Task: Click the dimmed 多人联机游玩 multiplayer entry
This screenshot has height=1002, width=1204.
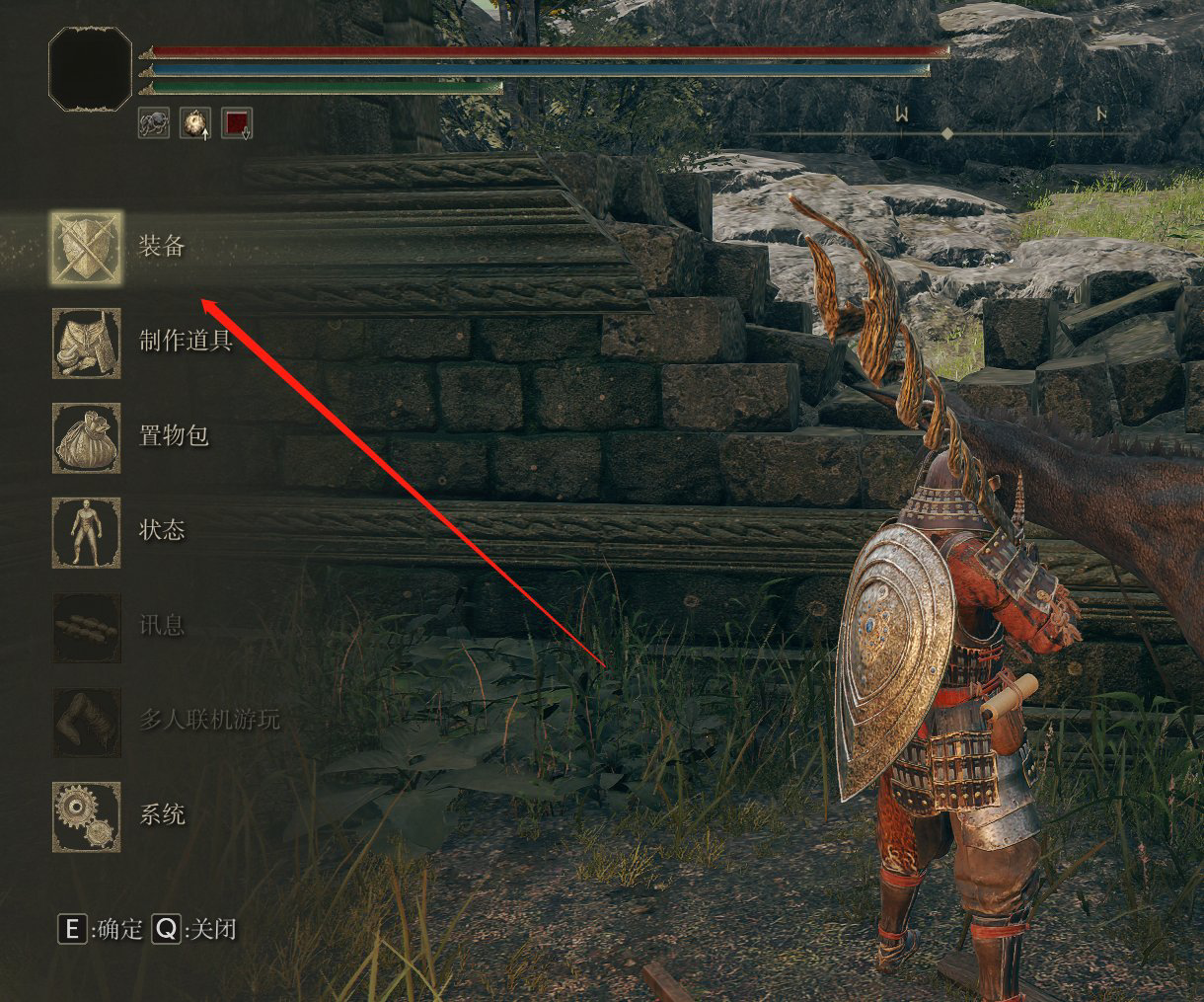Action: [x=87, y=722]
